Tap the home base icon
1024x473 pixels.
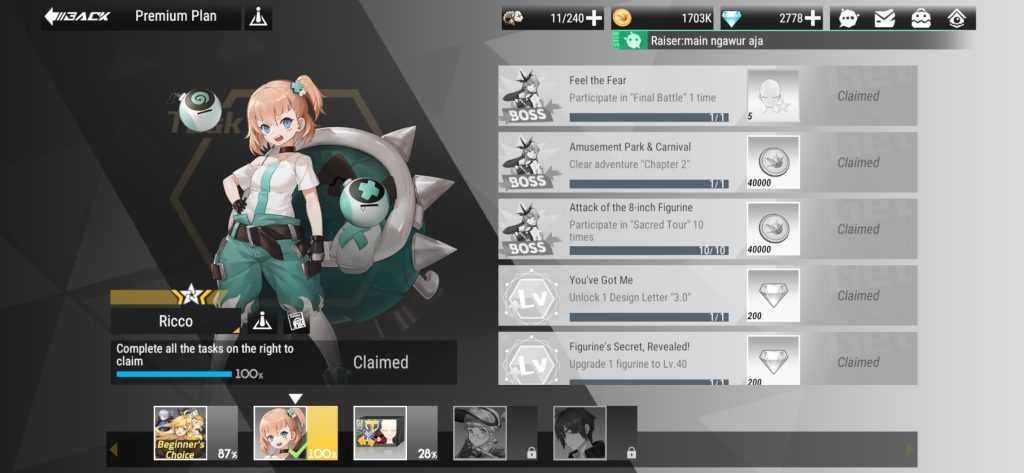coord(956,17)
